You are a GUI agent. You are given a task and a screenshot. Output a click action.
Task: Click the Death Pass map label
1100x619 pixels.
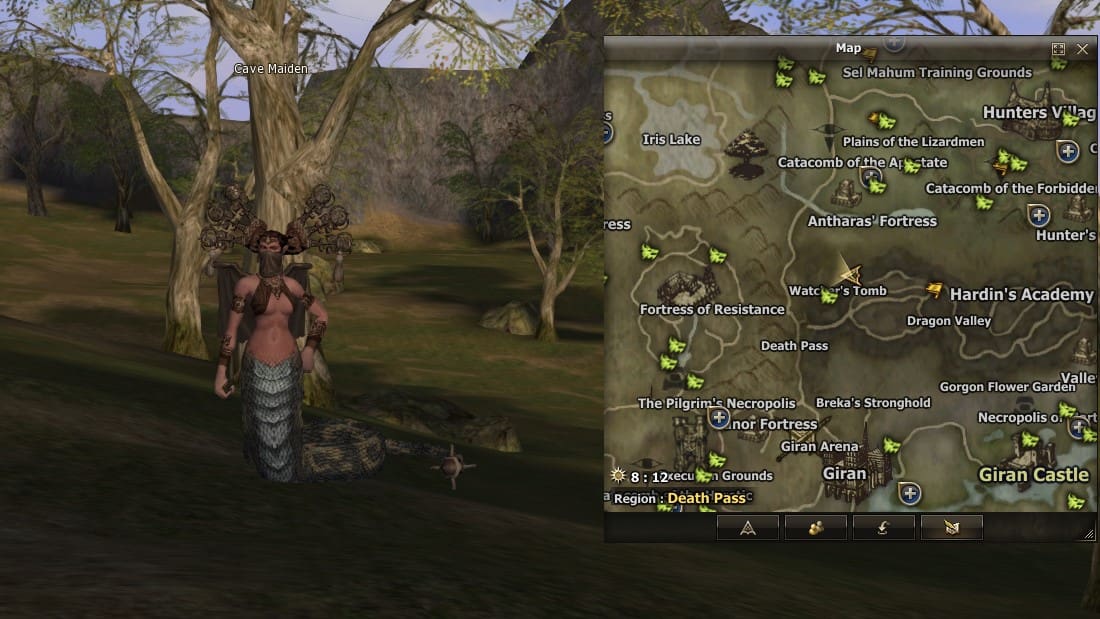794,346
